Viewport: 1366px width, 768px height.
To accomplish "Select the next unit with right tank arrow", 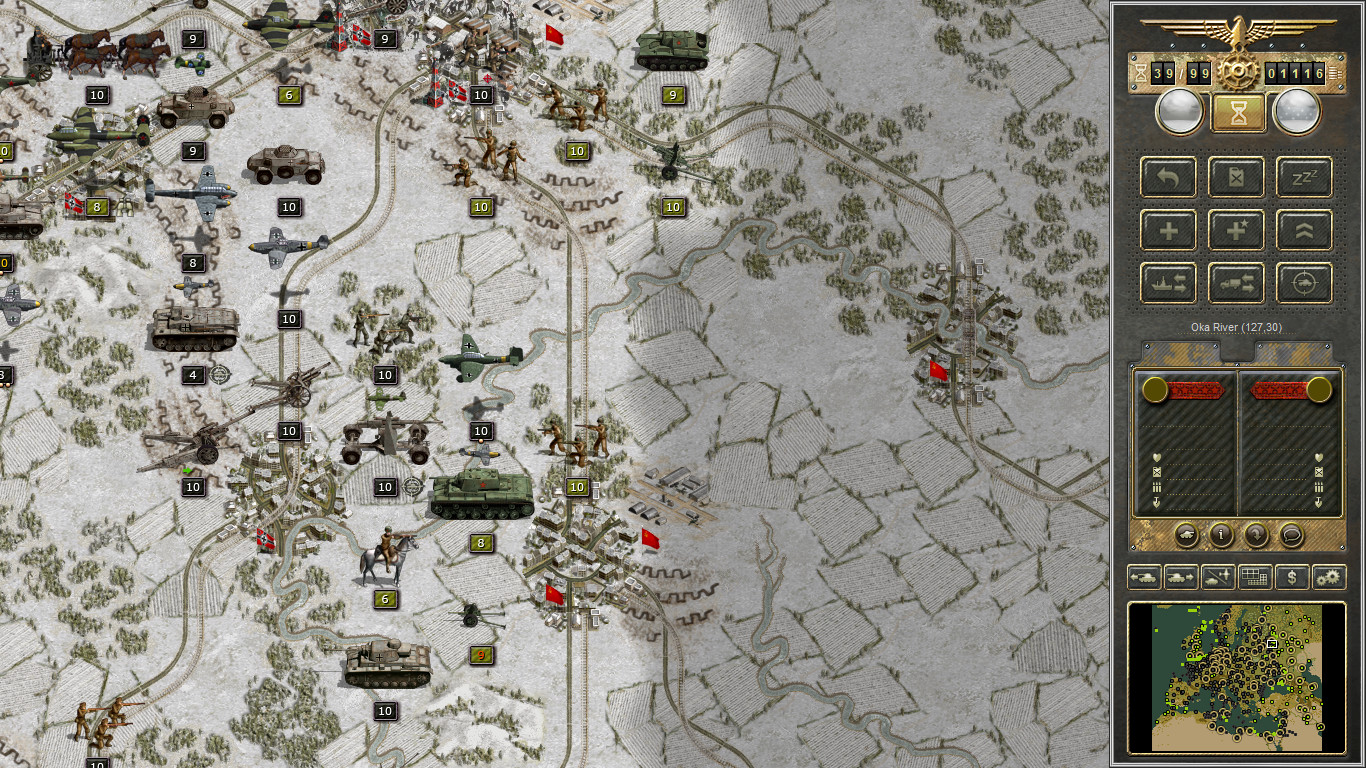I will click(x=1181, y=577).
